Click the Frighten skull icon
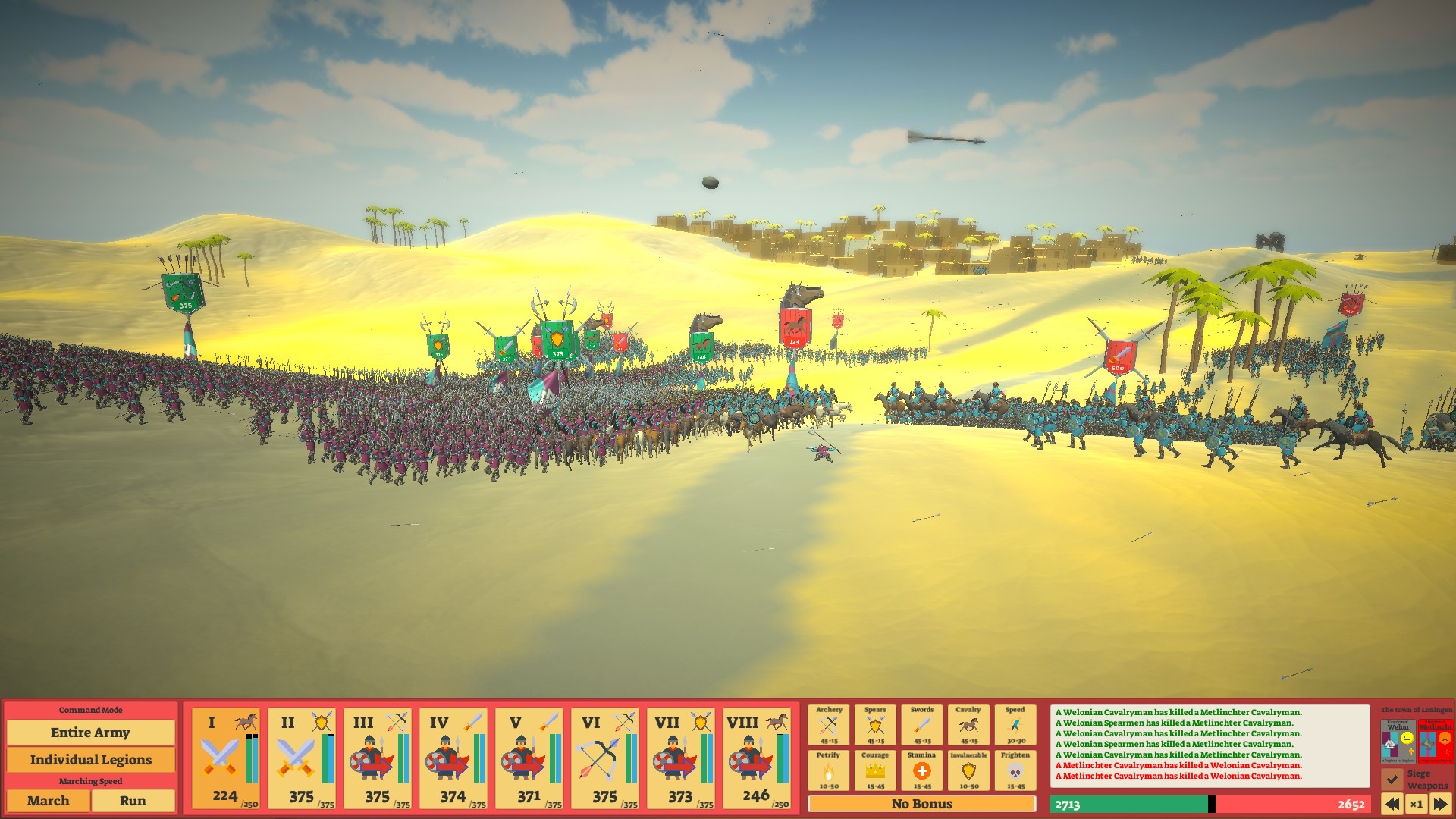Image resolution: width=1456 pixels, height=819 pixels. [1015, 772]
